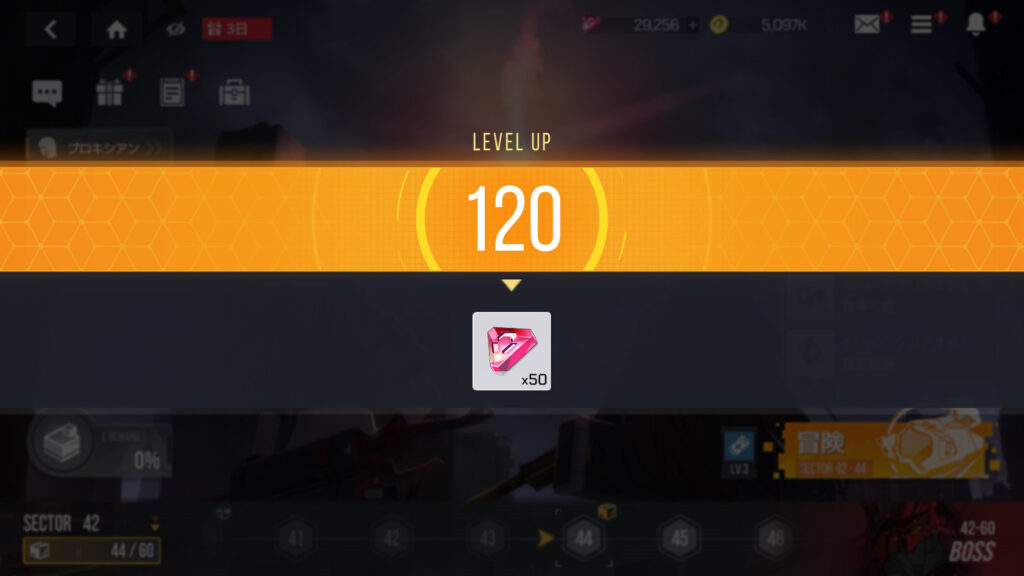Add more pink gems with plus
1024x576 pixels.
click(693, 26)
